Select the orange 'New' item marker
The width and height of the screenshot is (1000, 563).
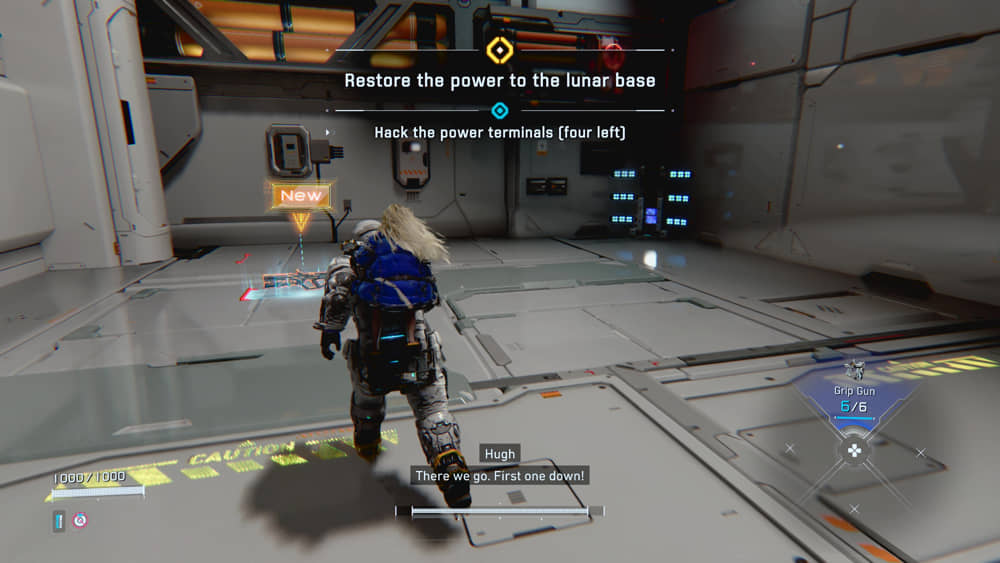[x=301, y=196]
